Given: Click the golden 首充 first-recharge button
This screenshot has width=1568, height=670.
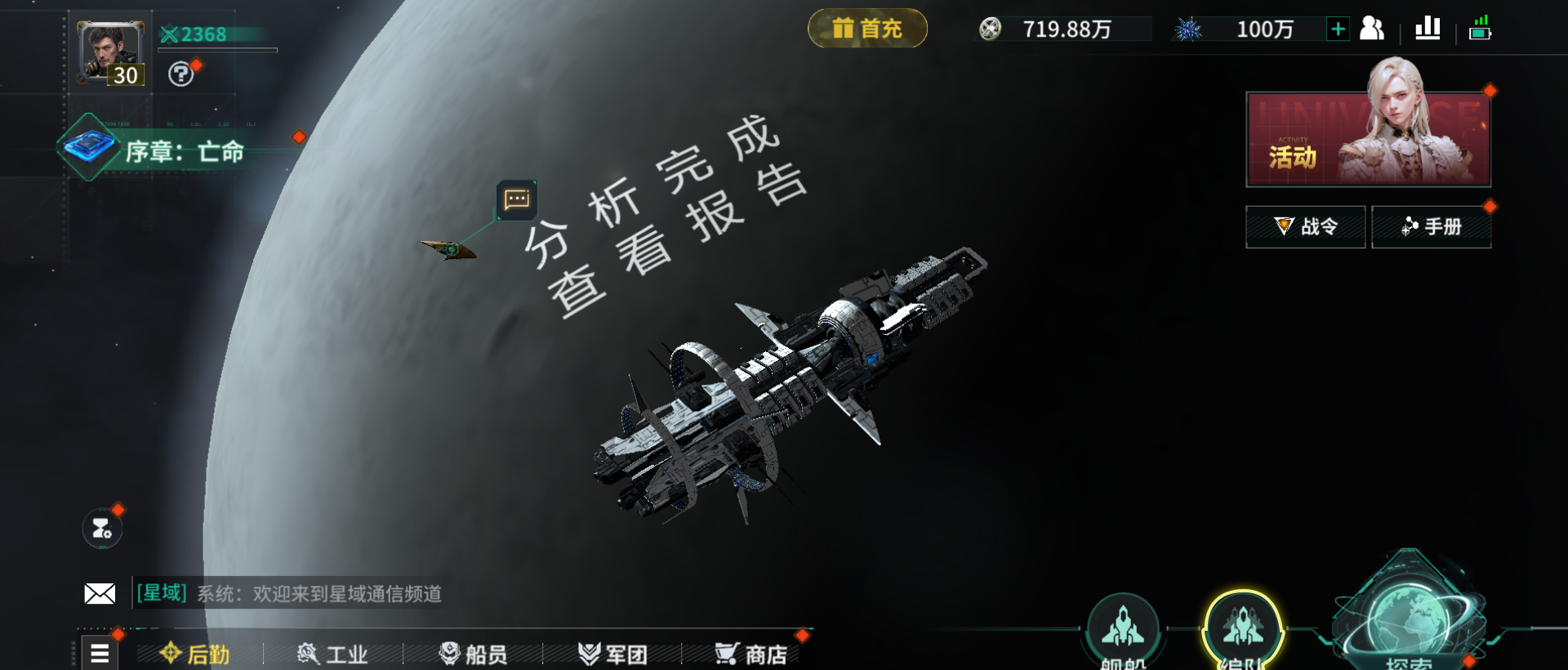Looking at the screenshot, I should (867, 27).
